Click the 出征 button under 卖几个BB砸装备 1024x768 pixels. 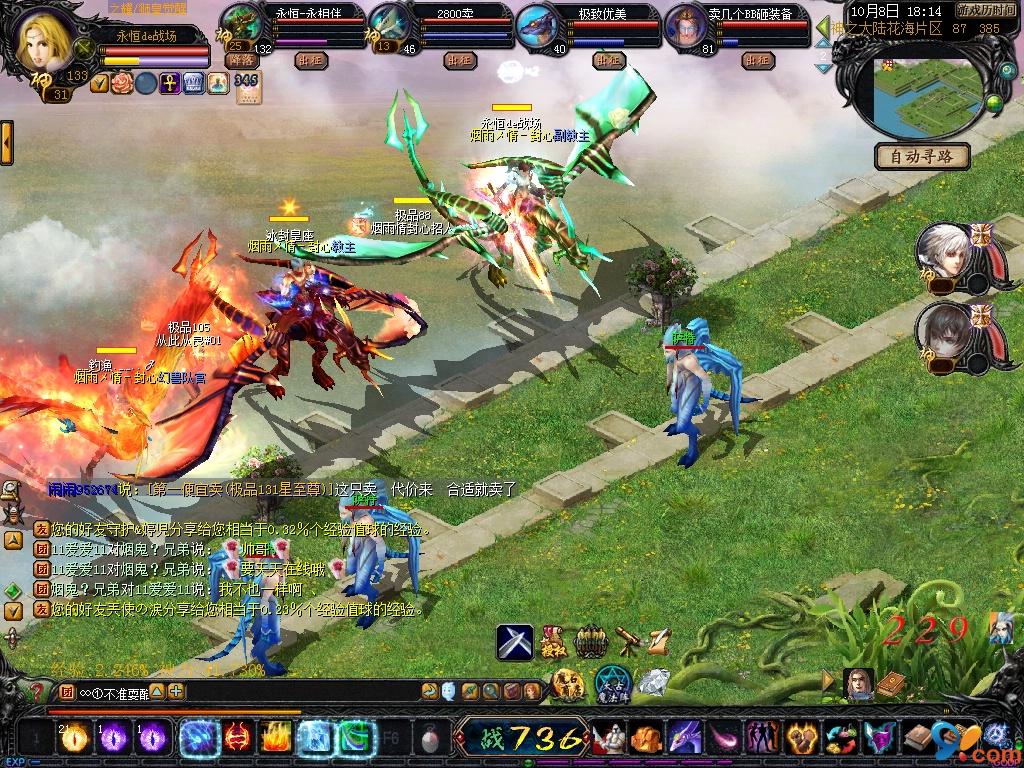coord(757,60)
